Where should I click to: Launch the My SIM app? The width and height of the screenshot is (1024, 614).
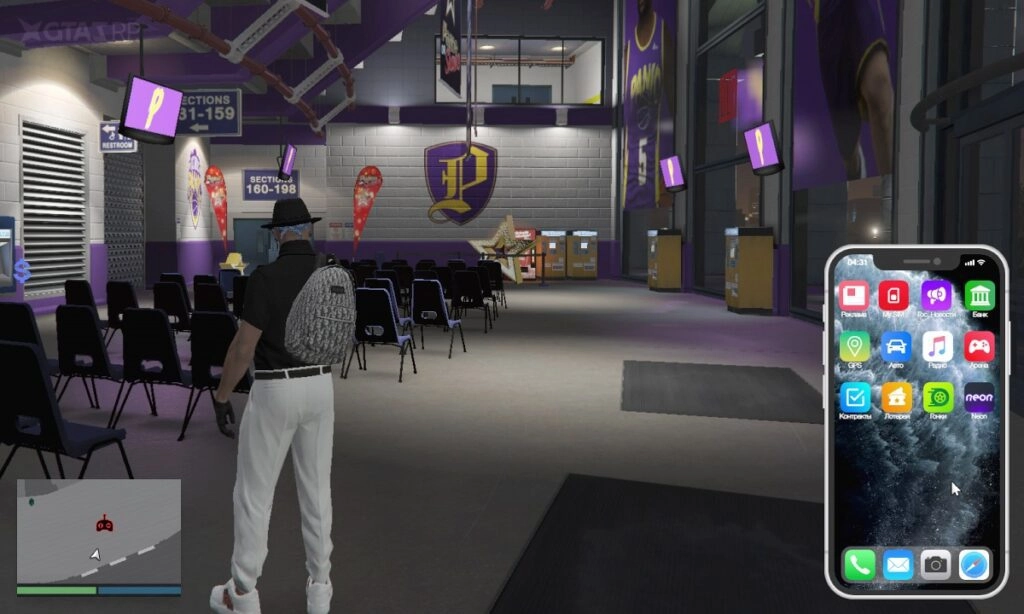pos(893,295)
